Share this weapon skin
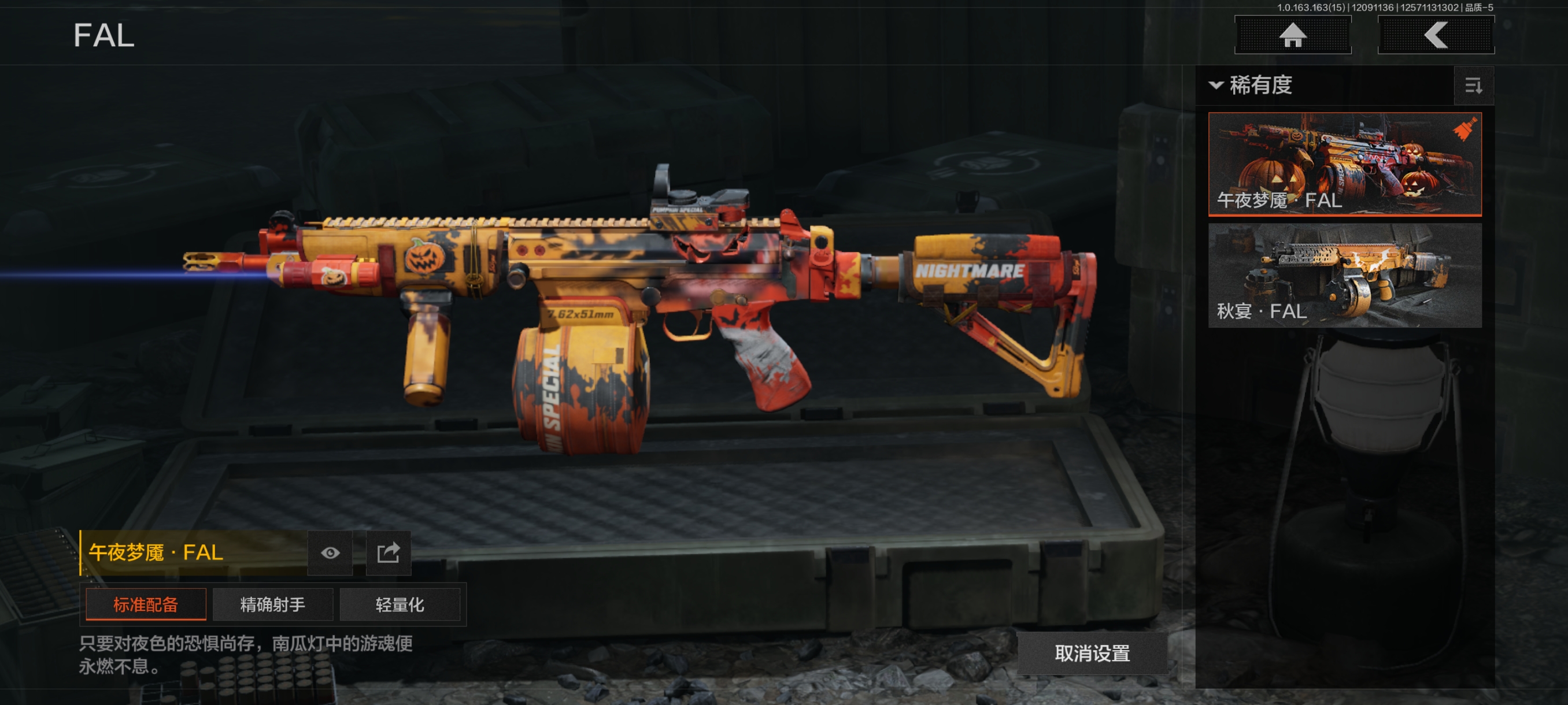This screenshot has width=1568, height=705. (389, 552)
